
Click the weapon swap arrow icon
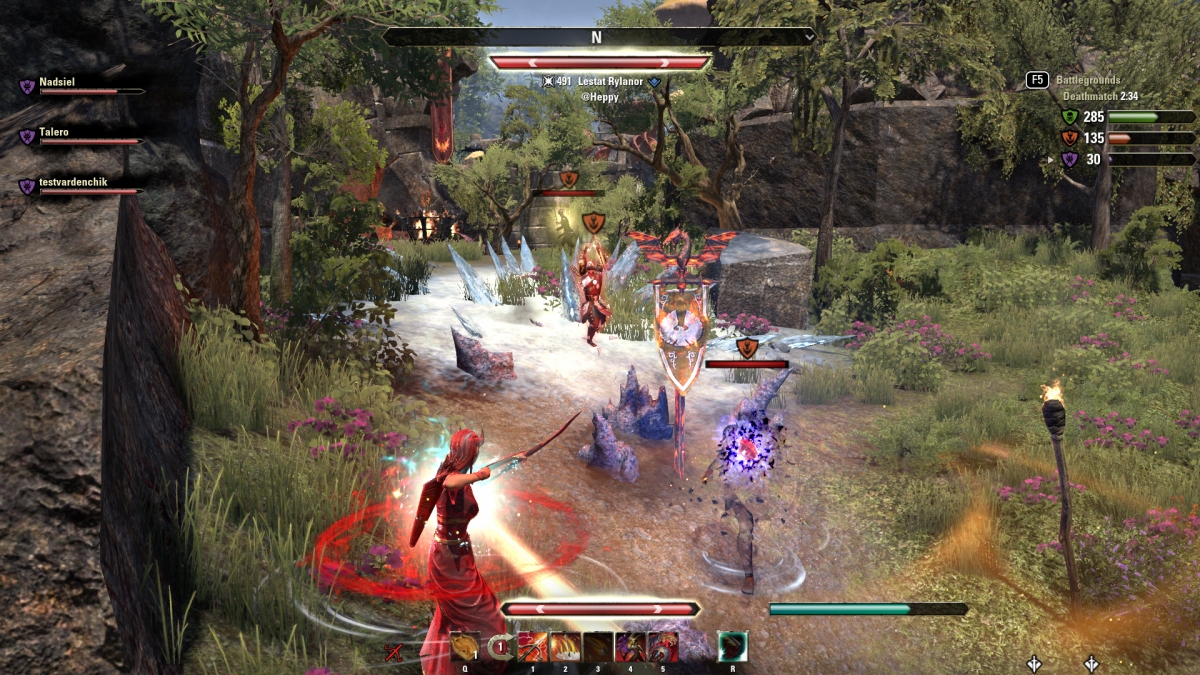pos(500,647)
